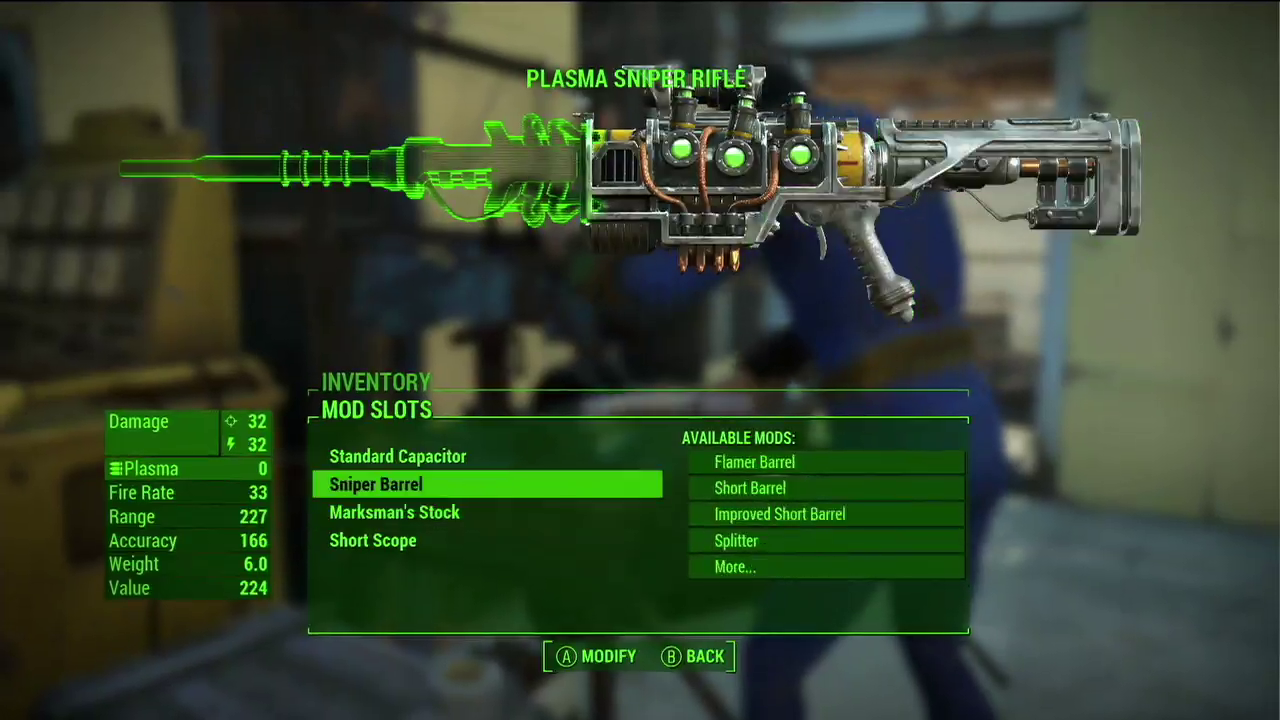The width and height of the screenshot is (1280, 720).
Task: Open the Short Scope mod slot
Action: [373, 541]
